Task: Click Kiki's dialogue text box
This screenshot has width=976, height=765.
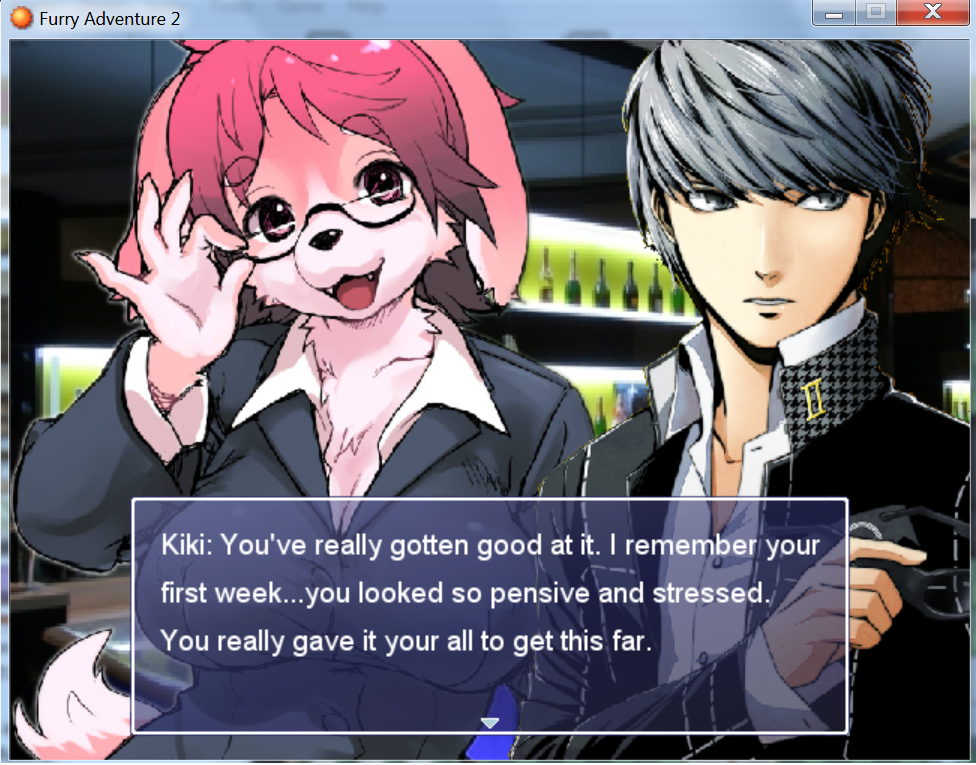Action: [x=489, y=614]
